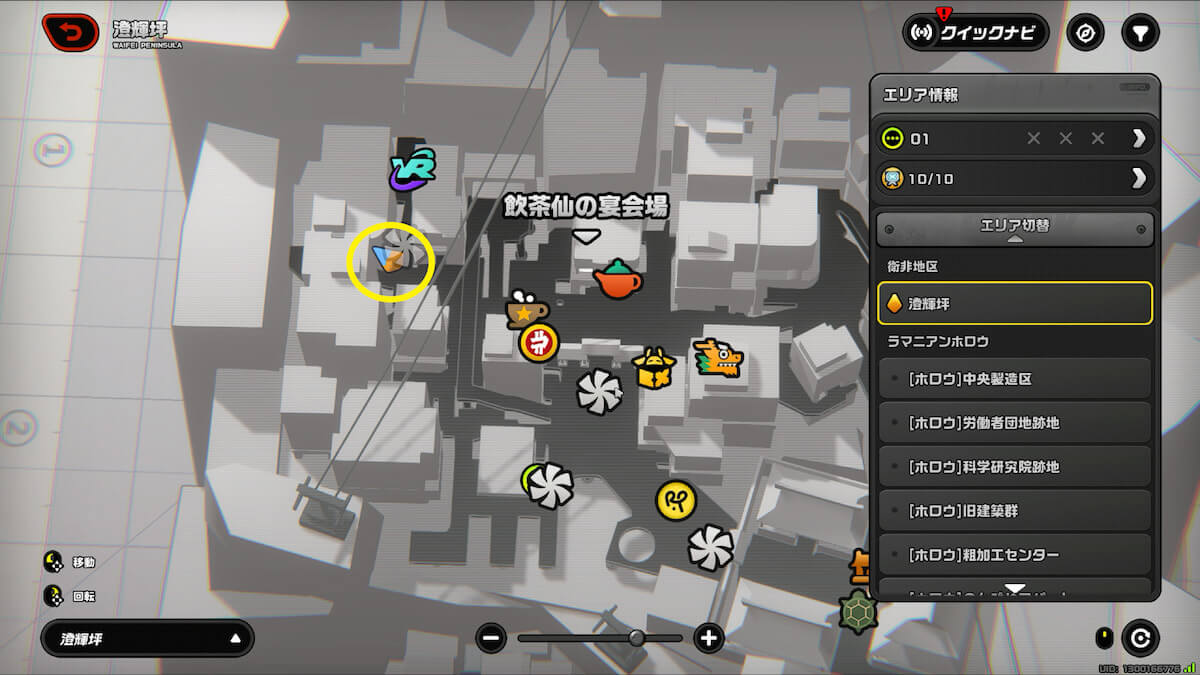
Task: Pick [ホロウ]粗加工センター in area list
Action: click(x=1015, y=555)
